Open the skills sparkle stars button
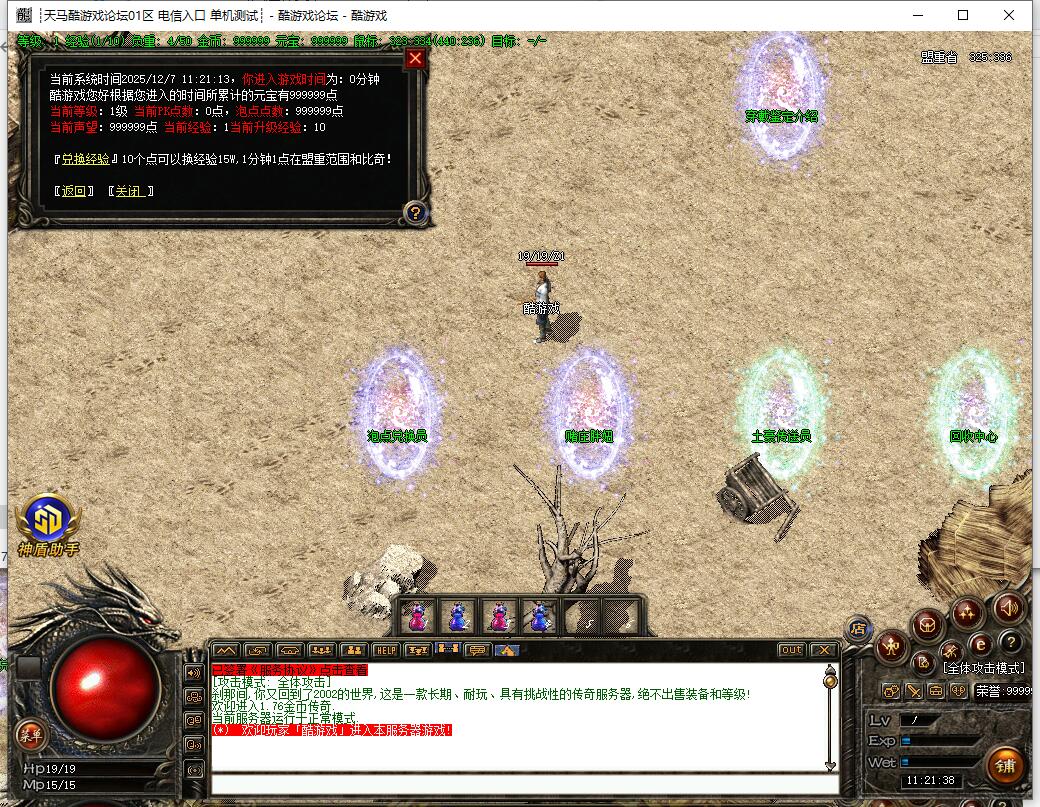This screenshot has height=807, width=1040. (x=967, y=611)
